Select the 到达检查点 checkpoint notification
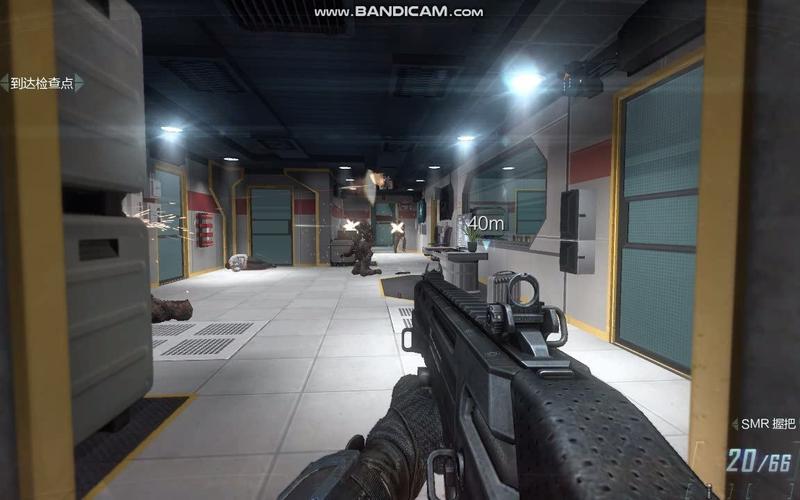Screen dimensions: 800x500 coord(42,83)
